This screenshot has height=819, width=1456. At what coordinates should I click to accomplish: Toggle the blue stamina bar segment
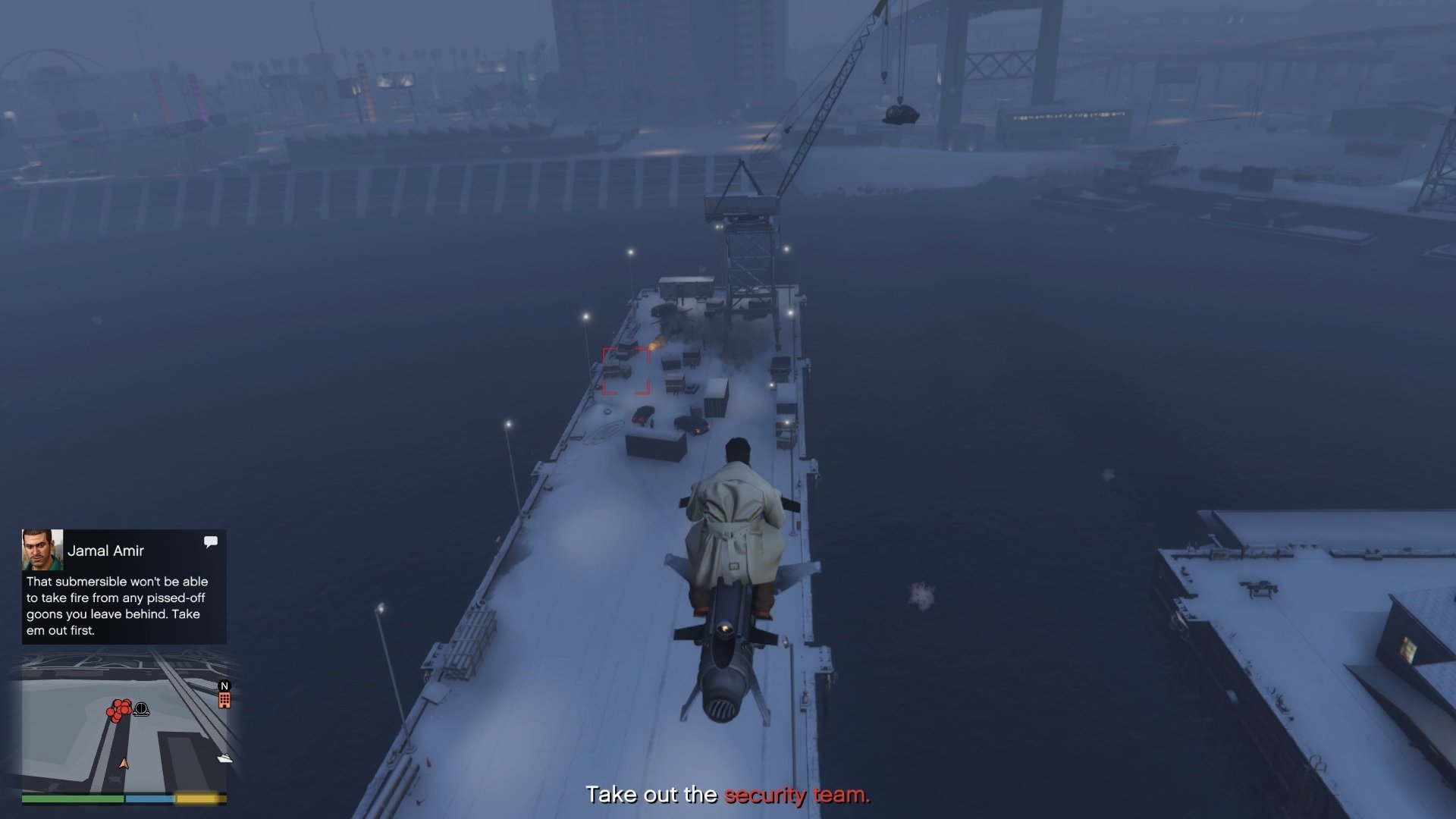pos(149,799)
